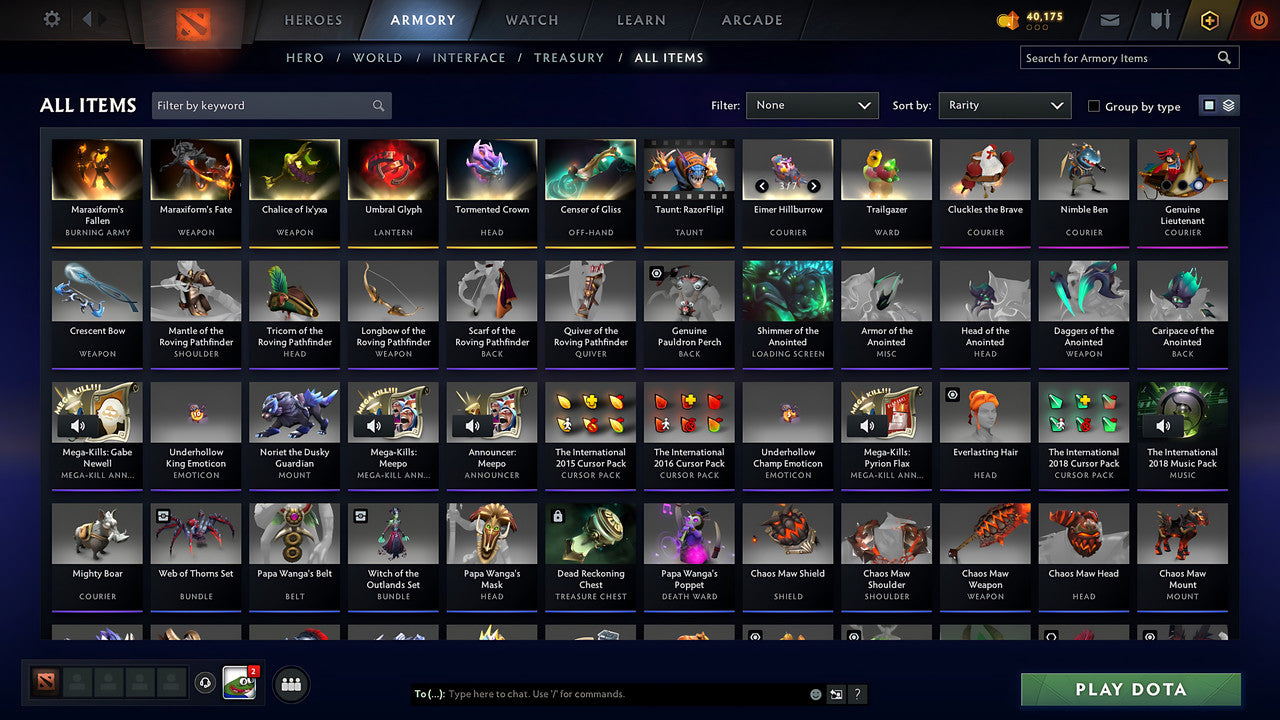Click the search magnifier in keyword filter
The image size is (1280, 720).
378,105
